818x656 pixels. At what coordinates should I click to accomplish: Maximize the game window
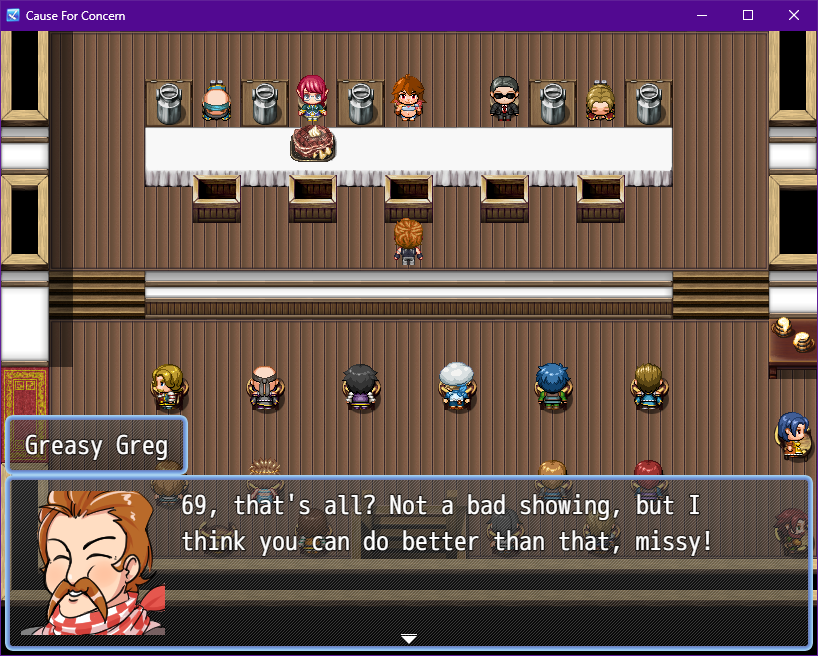(748, 15)
